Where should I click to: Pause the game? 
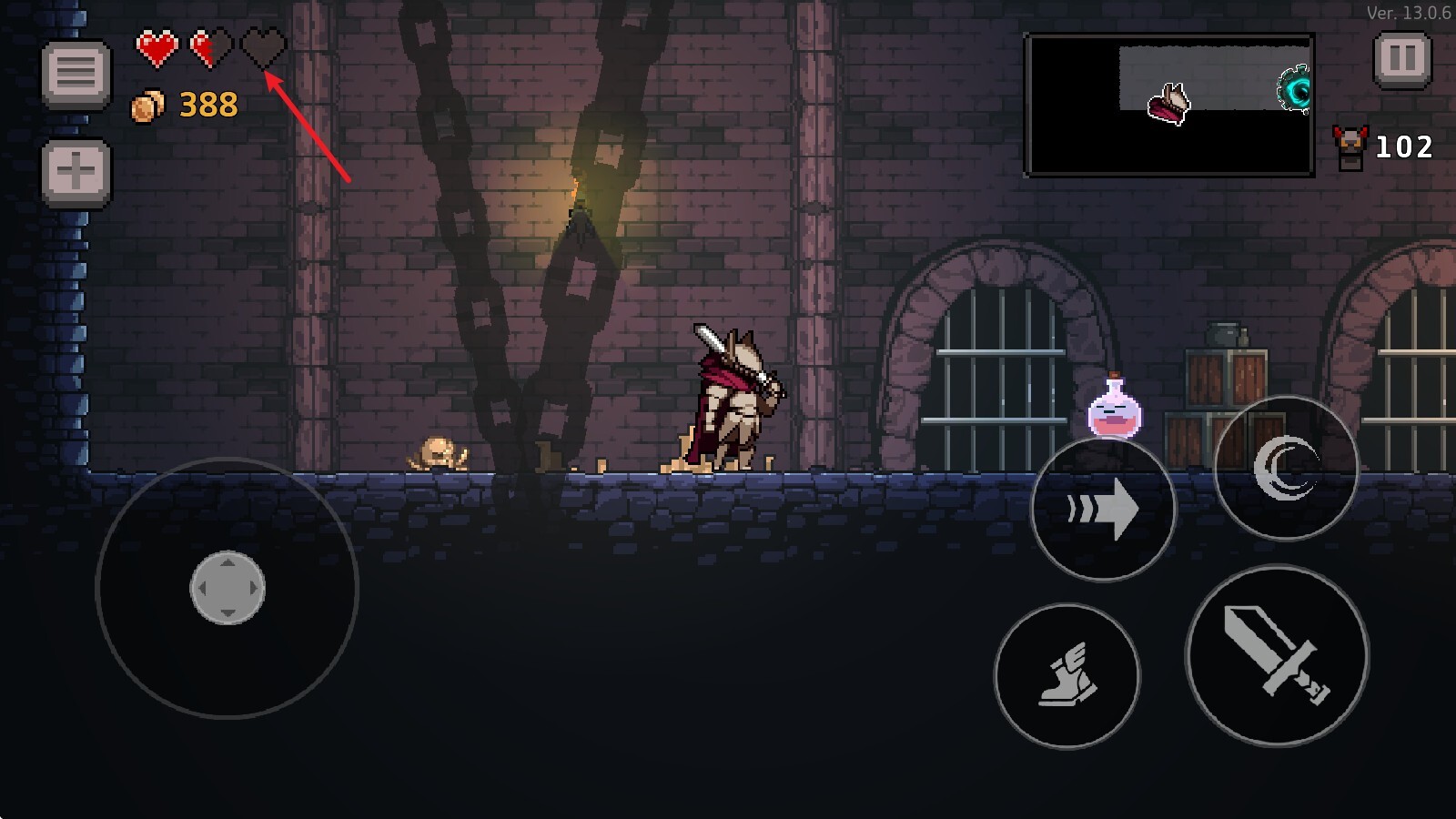pos(1401,60)
